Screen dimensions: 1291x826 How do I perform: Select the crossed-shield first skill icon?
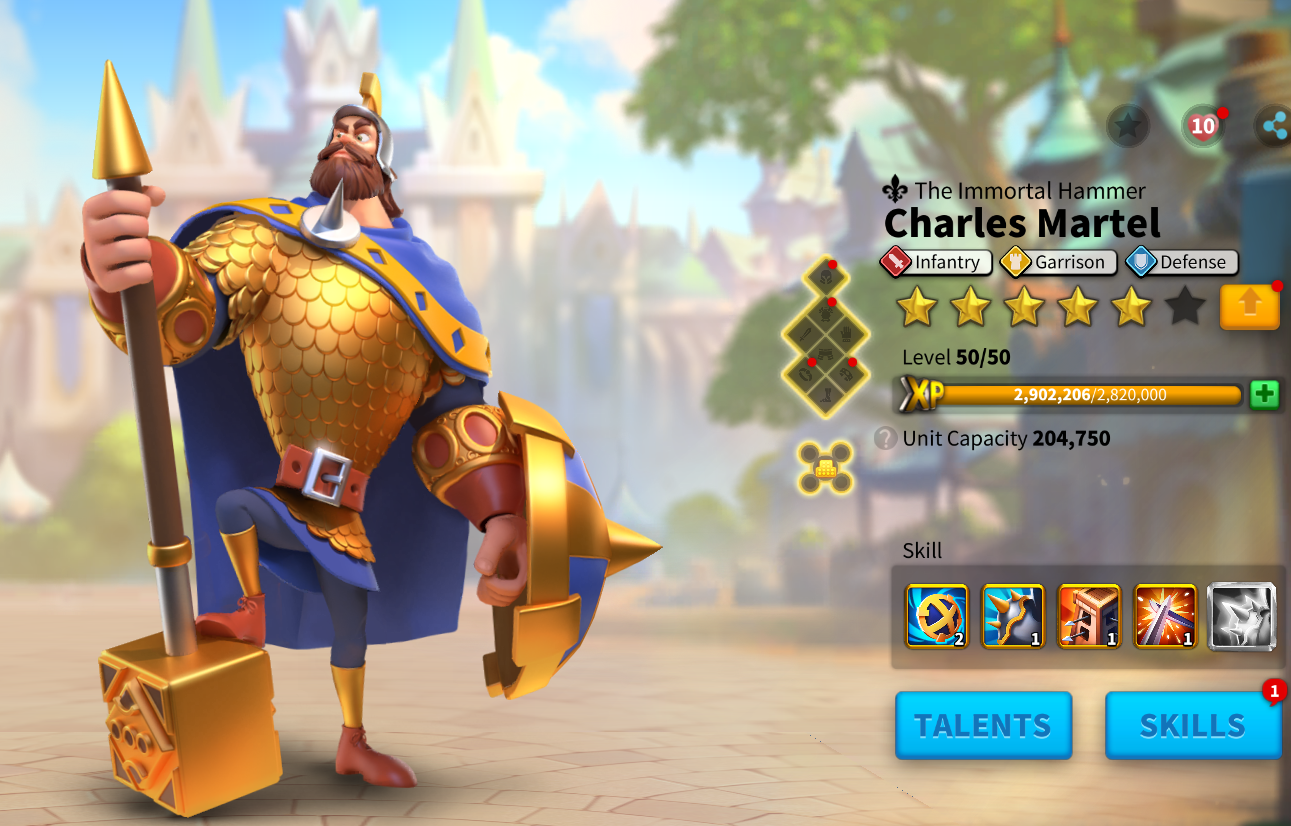937,616
